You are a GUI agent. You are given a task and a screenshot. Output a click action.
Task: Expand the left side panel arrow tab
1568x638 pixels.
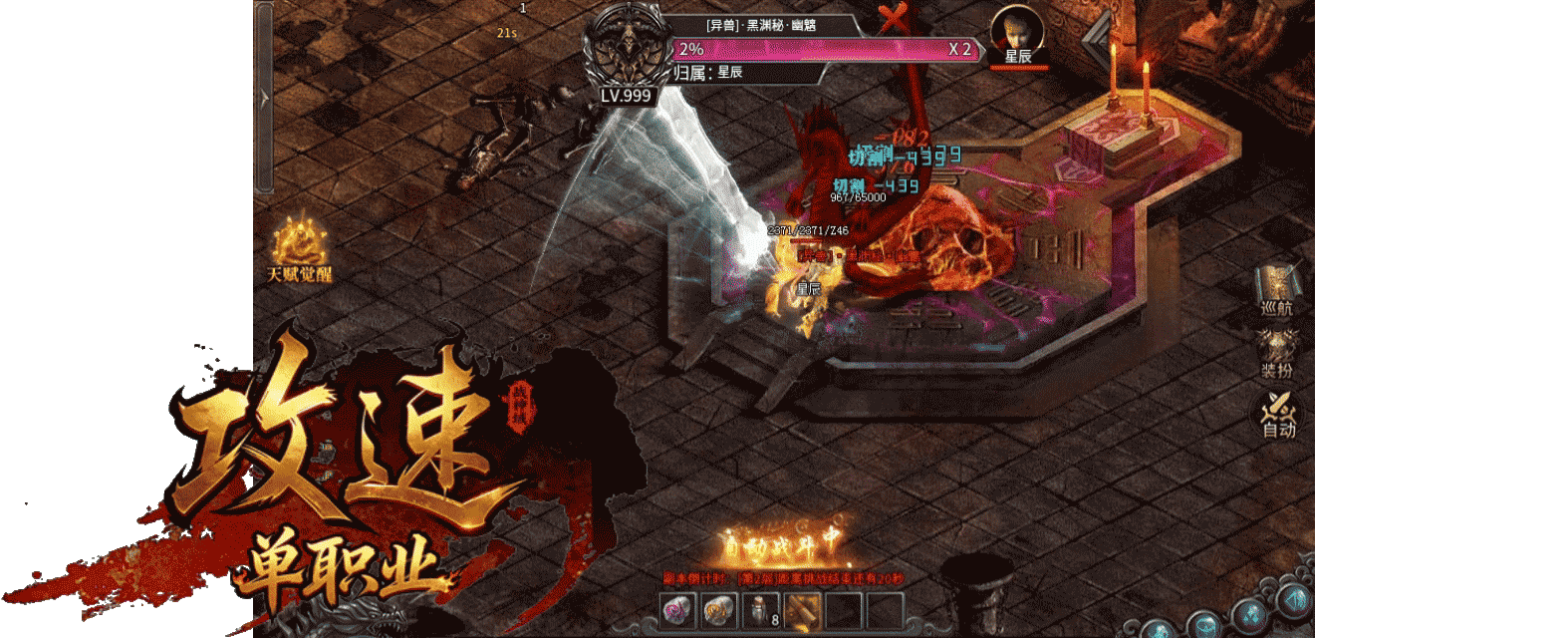264,98
